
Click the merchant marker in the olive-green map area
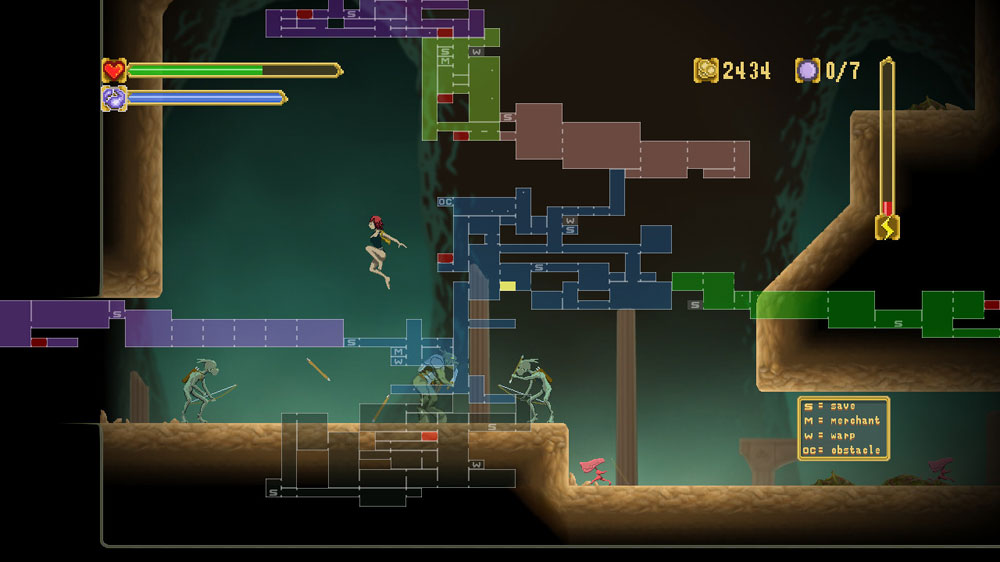[445, 60]
